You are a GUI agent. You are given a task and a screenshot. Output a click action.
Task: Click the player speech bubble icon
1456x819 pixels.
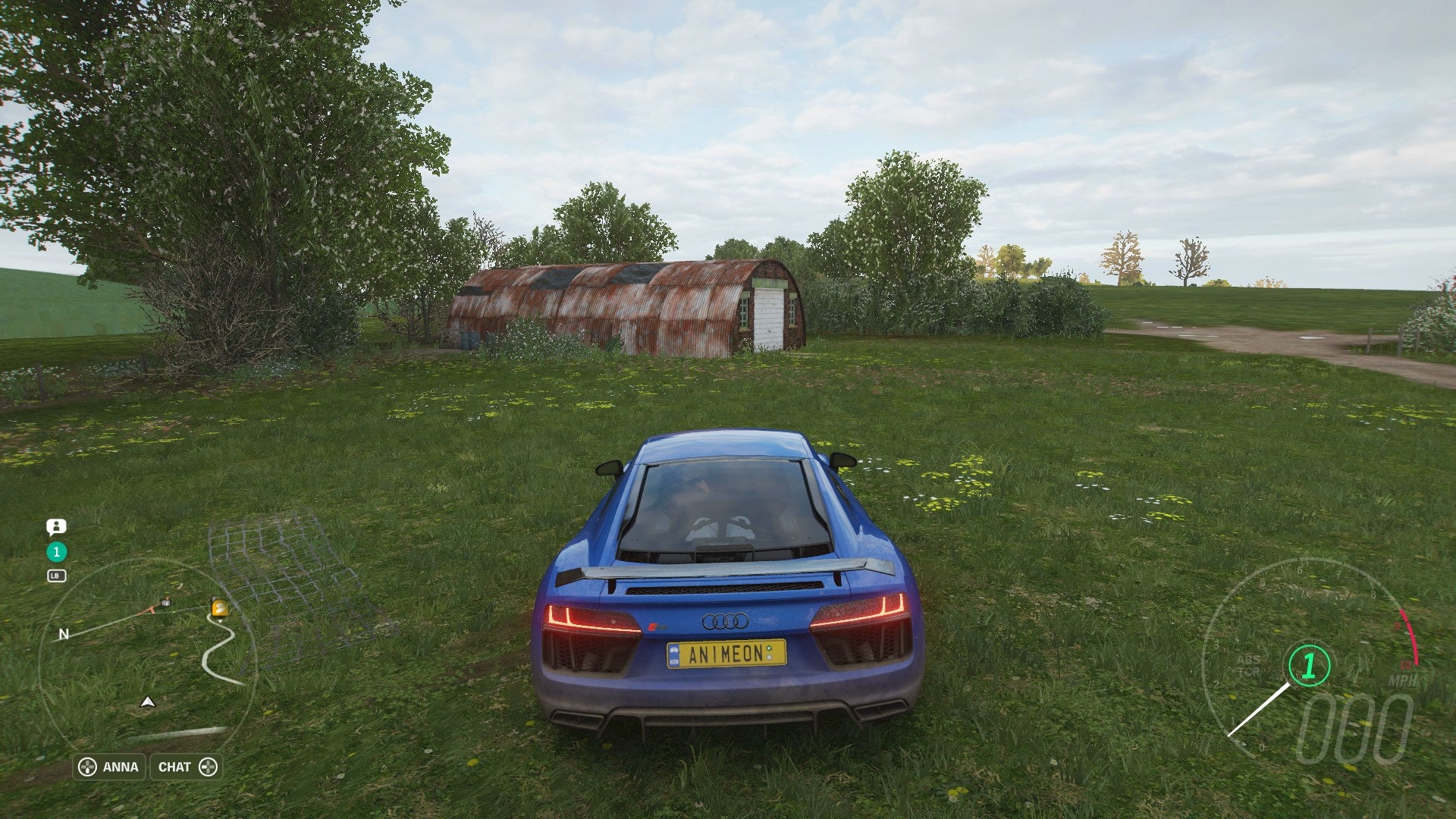[56, 526]
